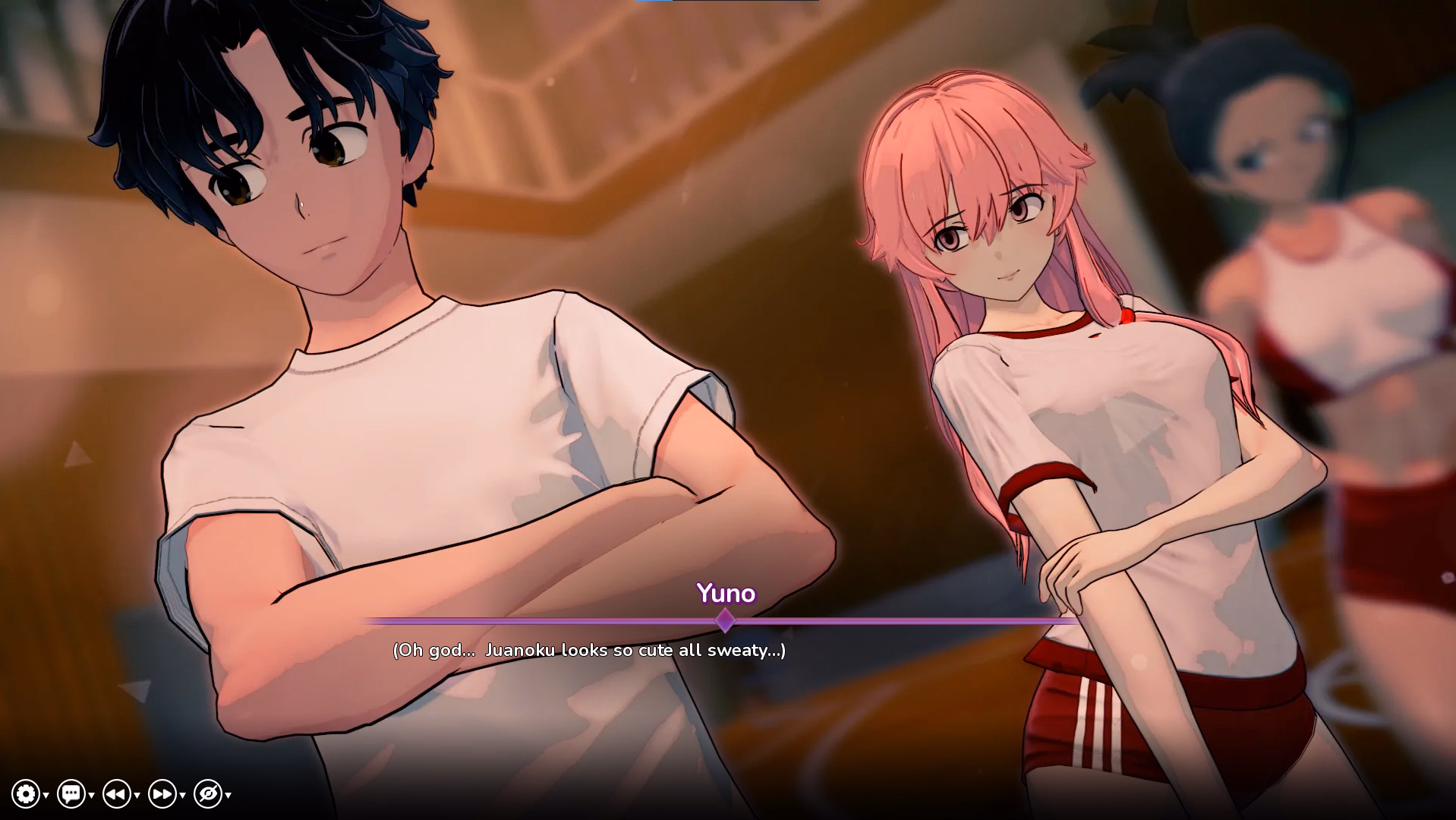Expand the dropdown arrow beside the speech bubble
Viewport: 1456px width, 820px height.
pyautogui.click(x=92, y=796)
